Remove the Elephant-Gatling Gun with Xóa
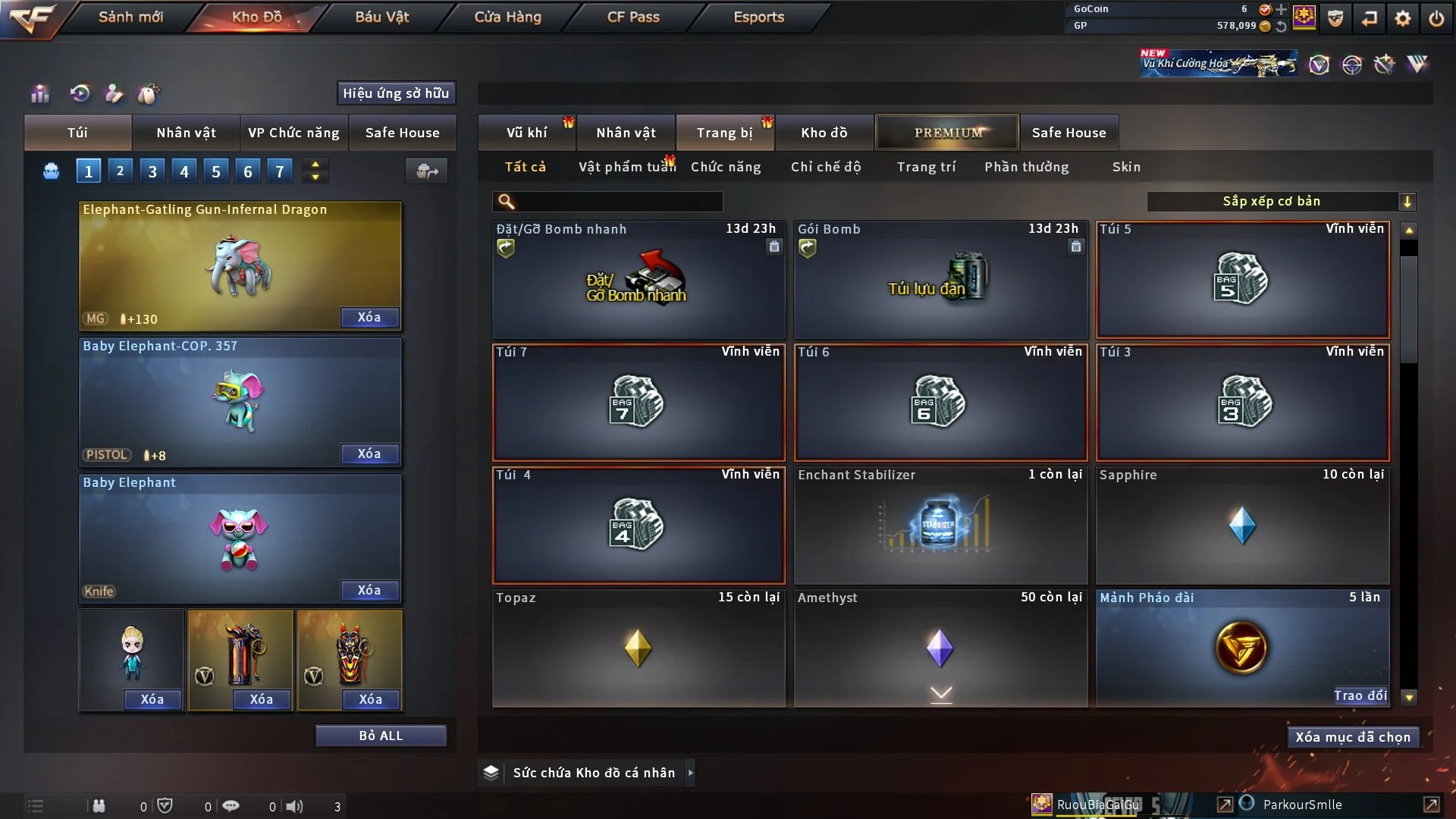The height and width of the screenshot is (819, 1456). coord(369,317)
